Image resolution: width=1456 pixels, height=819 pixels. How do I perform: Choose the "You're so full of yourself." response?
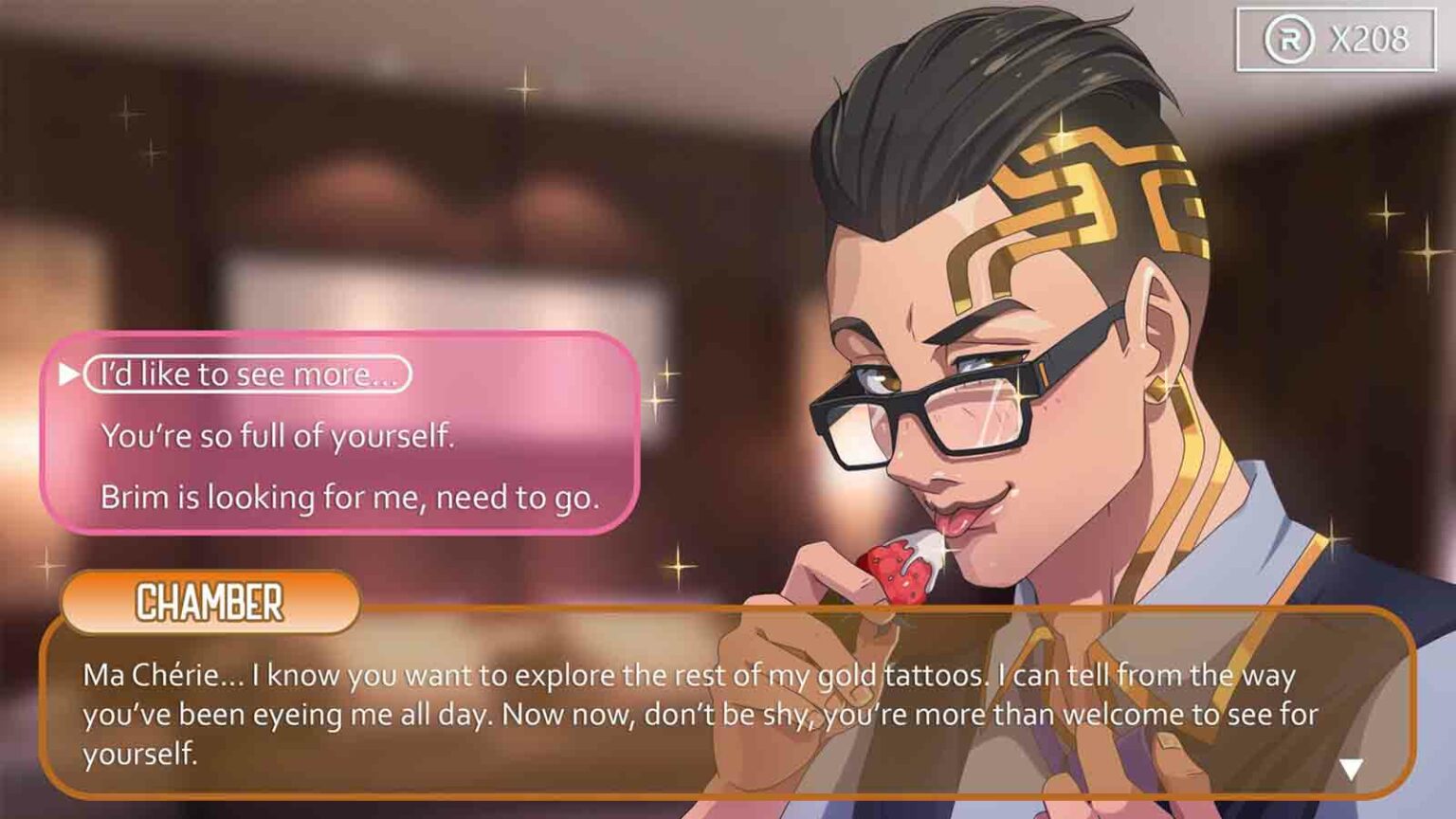point(277,437)
